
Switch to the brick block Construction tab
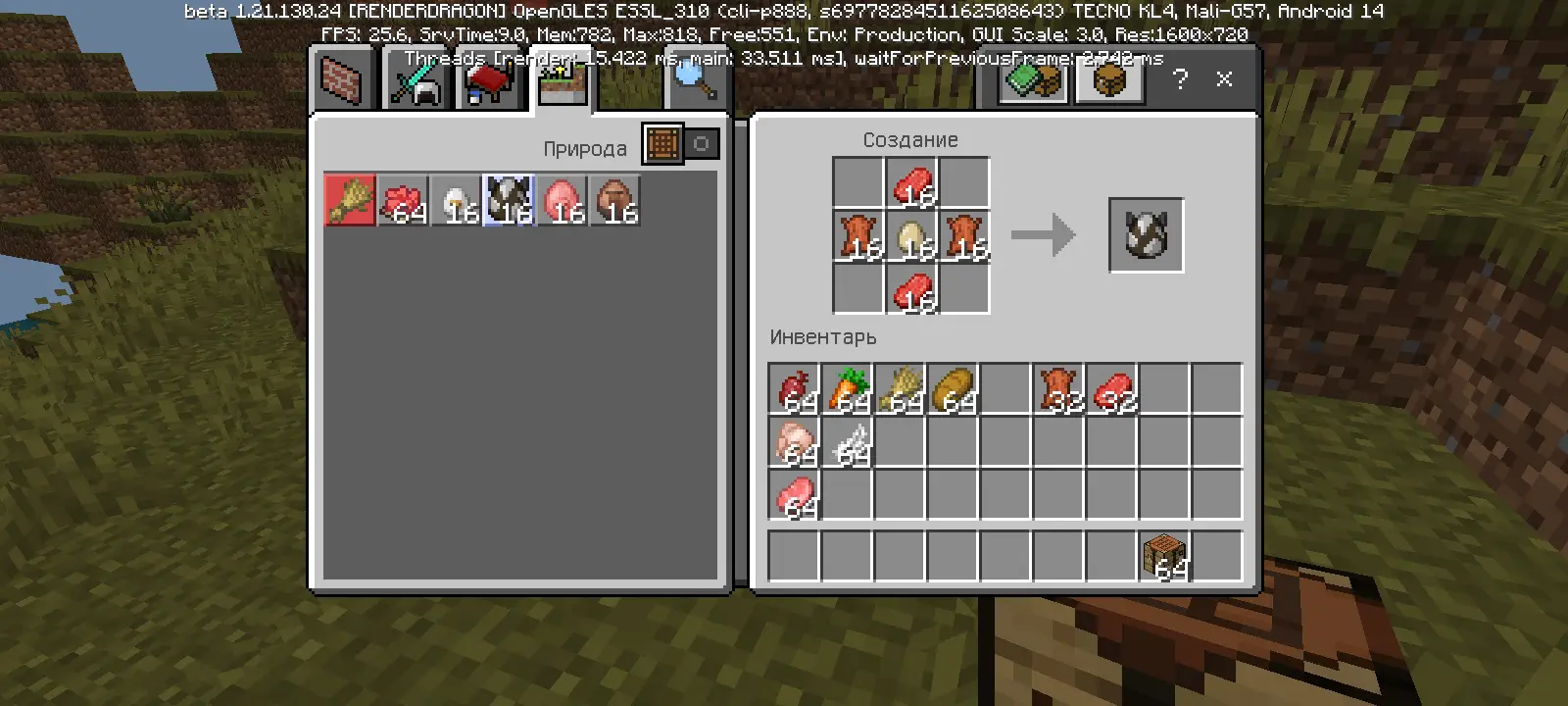pyautogui.click(x=341, y=80)
